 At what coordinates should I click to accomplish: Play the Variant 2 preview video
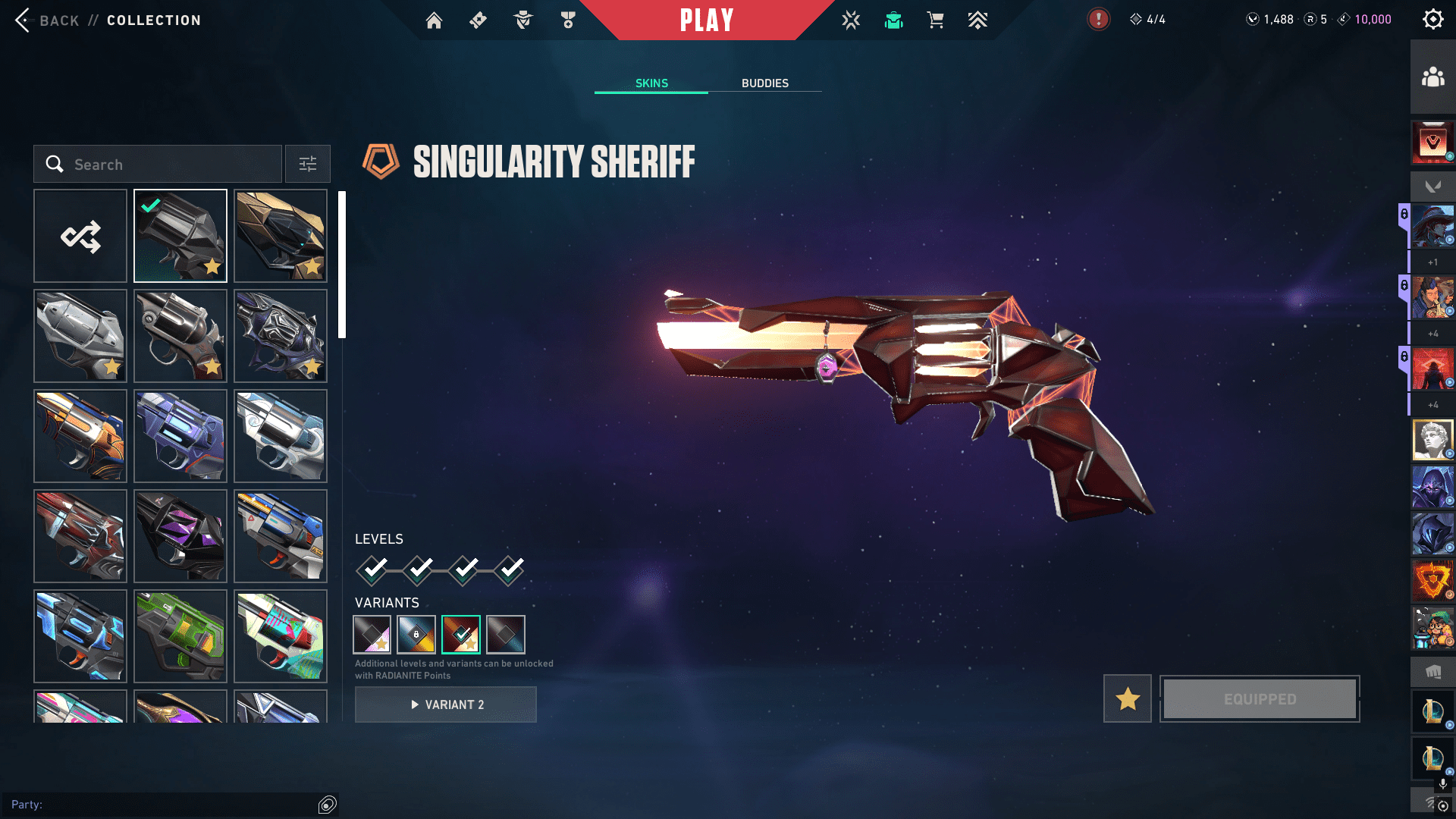click(446, 704)
